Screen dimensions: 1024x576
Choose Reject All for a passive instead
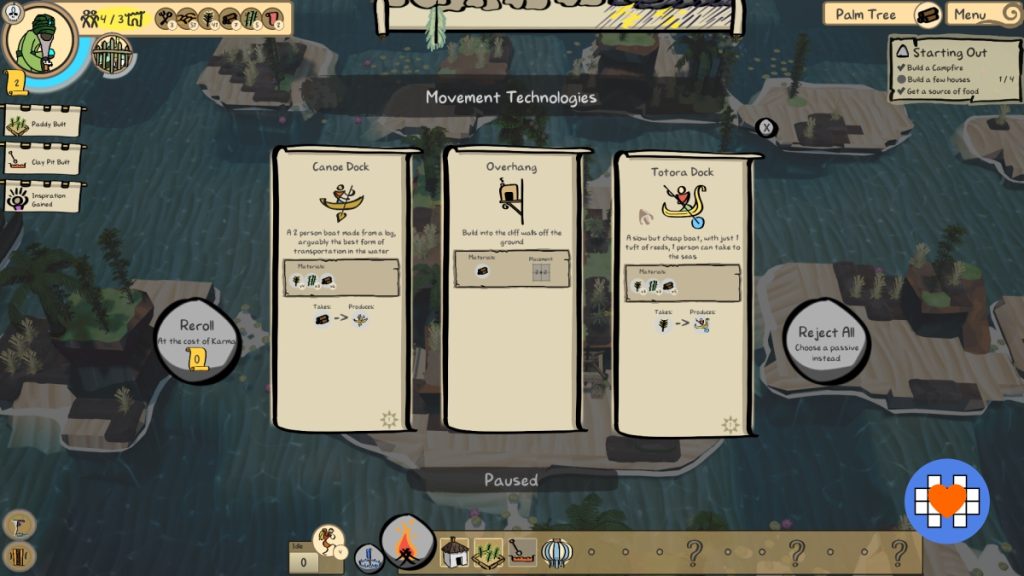tap(824, 342)
